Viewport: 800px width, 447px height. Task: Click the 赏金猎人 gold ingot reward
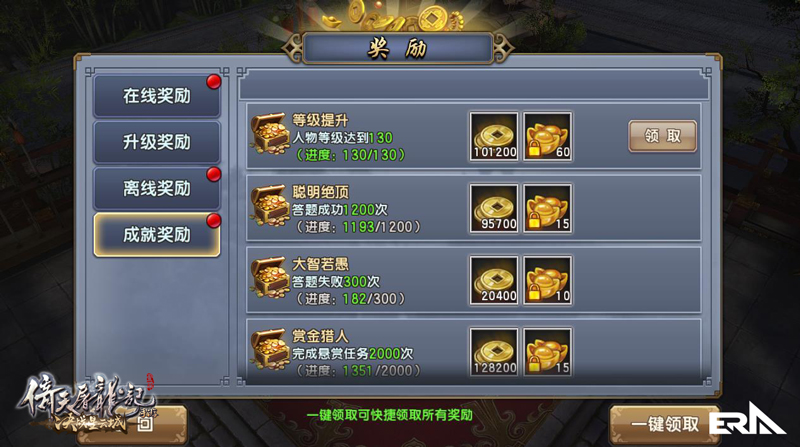pyautogui.click(x=548, y=352)
